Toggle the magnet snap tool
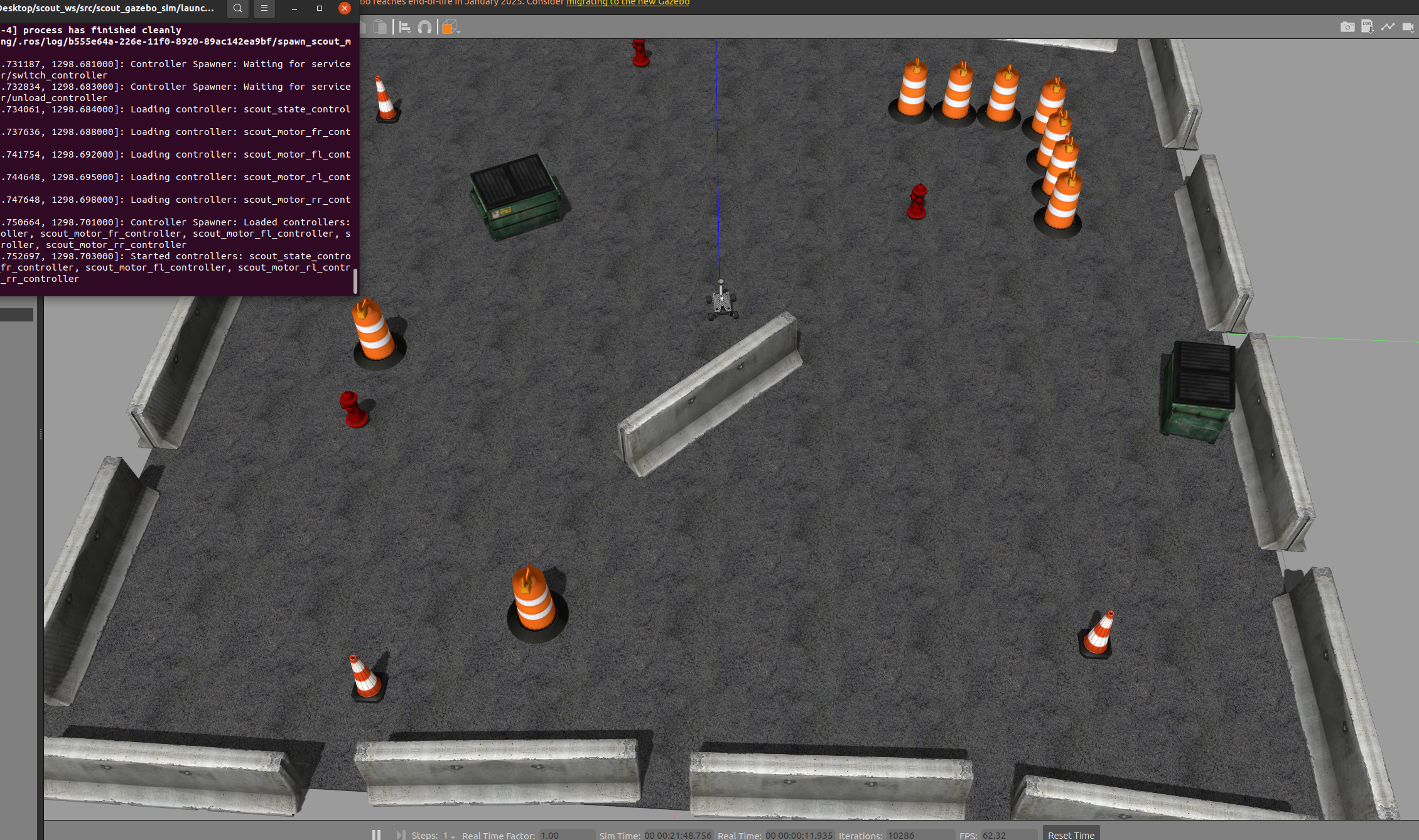1419x840 pixels. point(425,27)
